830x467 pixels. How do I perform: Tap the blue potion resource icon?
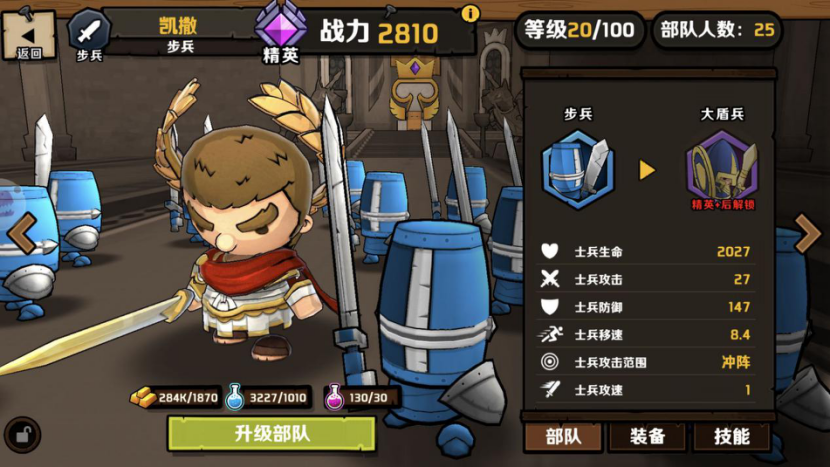[235, 397]
